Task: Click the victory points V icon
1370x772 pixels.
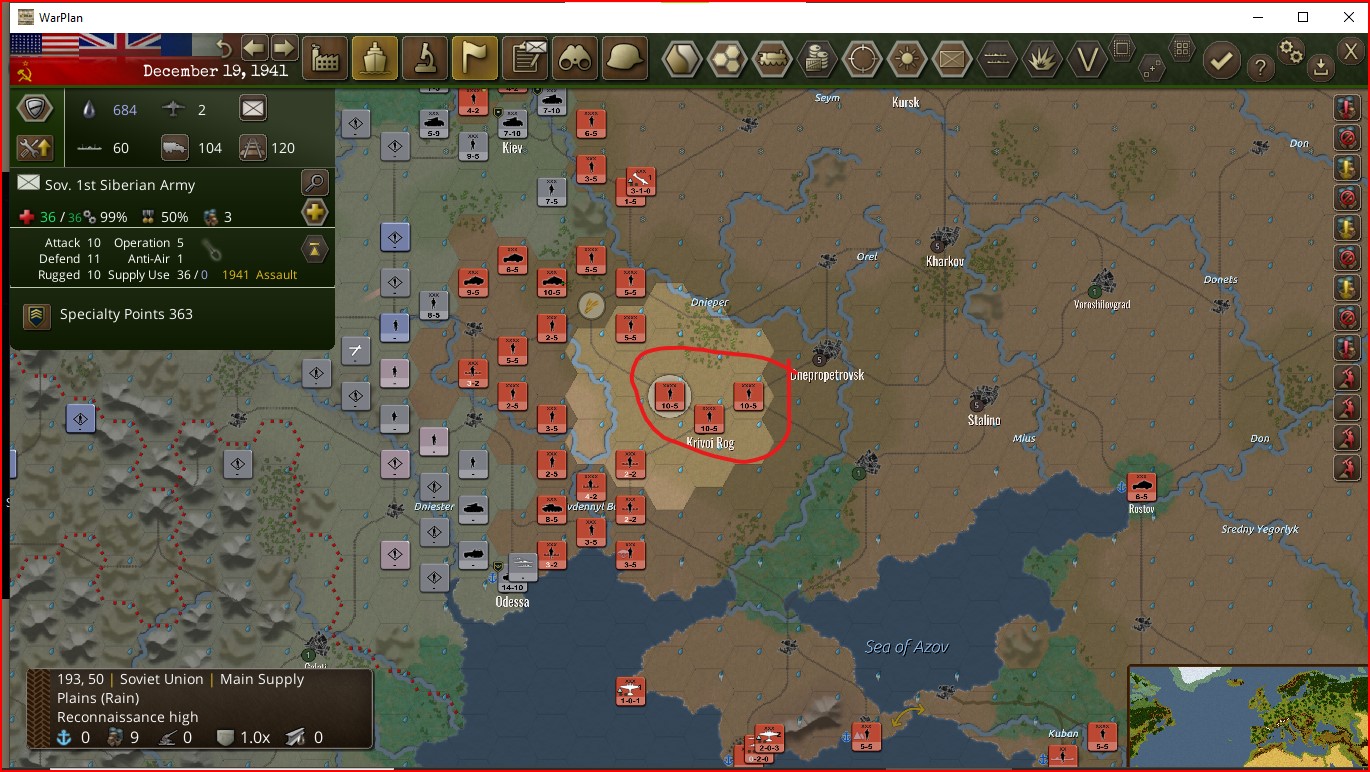Action: [1088, 60]
